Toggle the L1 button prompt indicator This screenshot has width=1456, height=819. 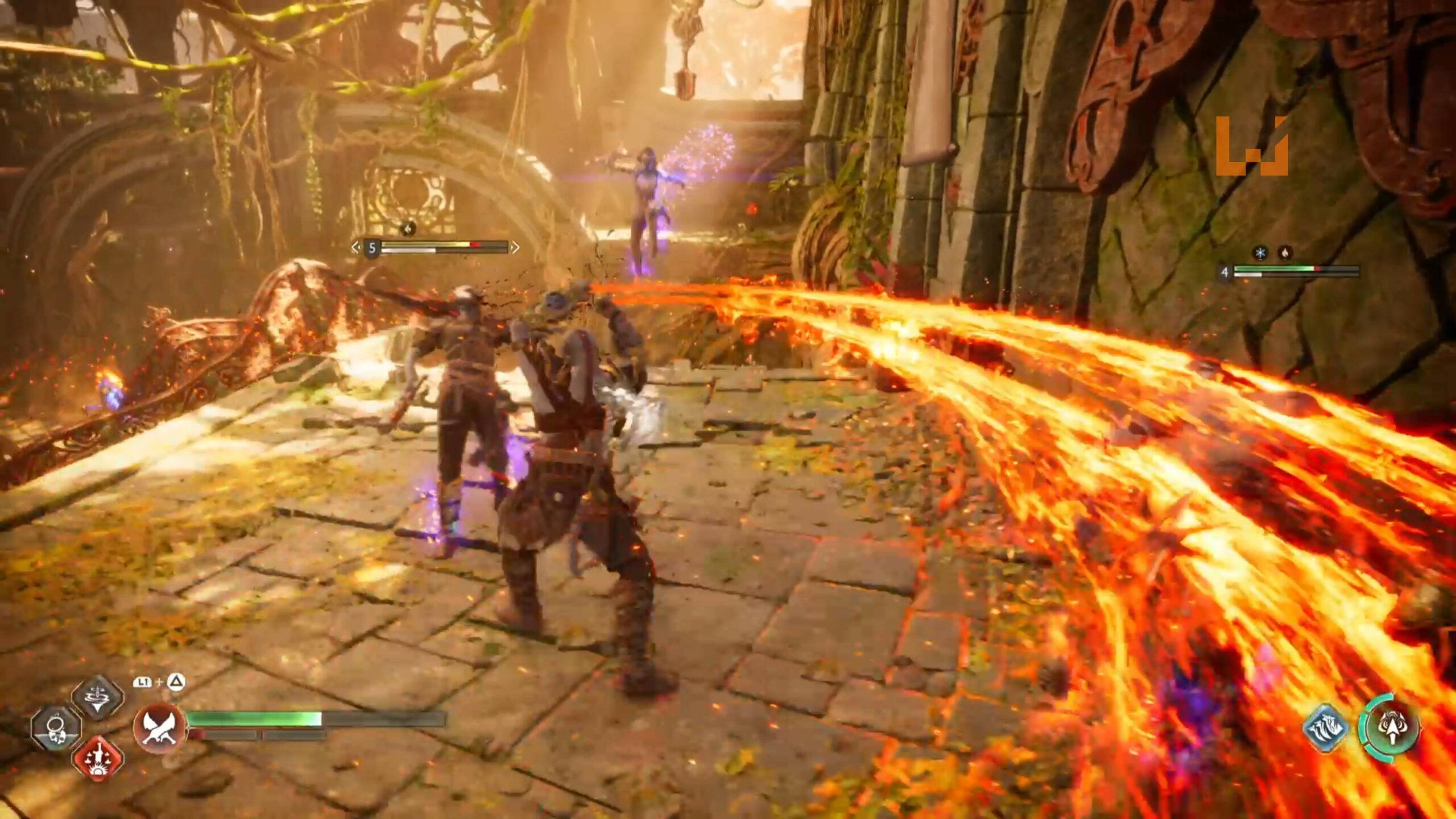coord(142,682)
